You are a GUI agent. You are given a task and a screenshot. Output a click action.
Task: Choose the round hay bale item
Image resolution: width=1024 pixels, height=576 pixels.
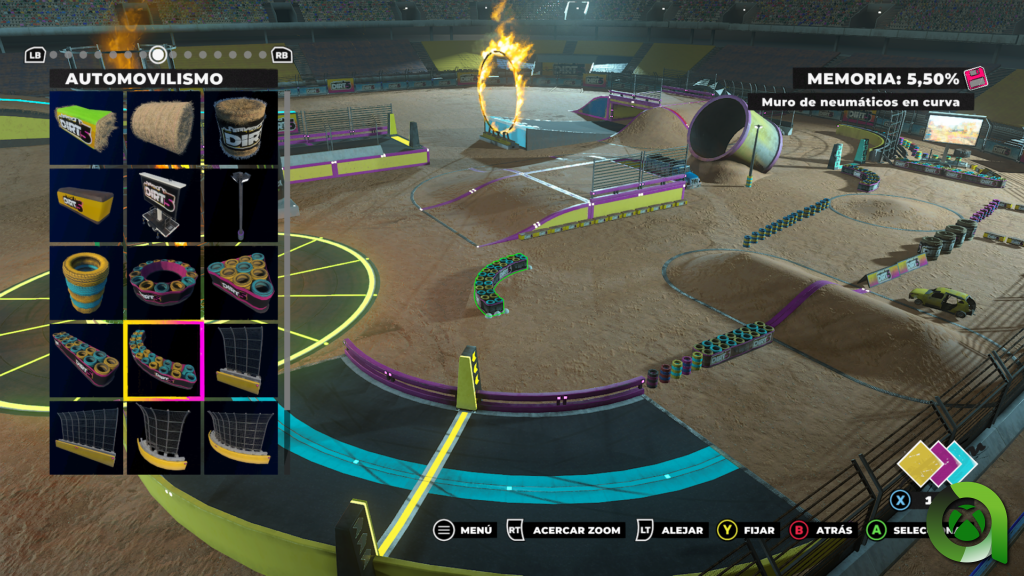(164, 127)
